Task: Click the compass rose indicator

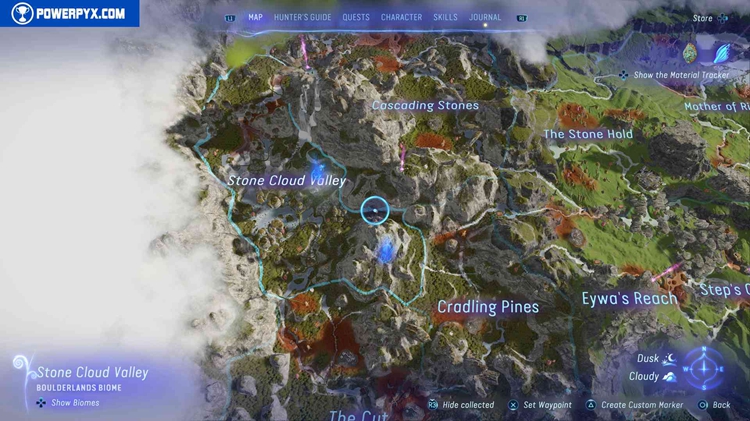Action: pyautogui.click(x=705, y=368)
